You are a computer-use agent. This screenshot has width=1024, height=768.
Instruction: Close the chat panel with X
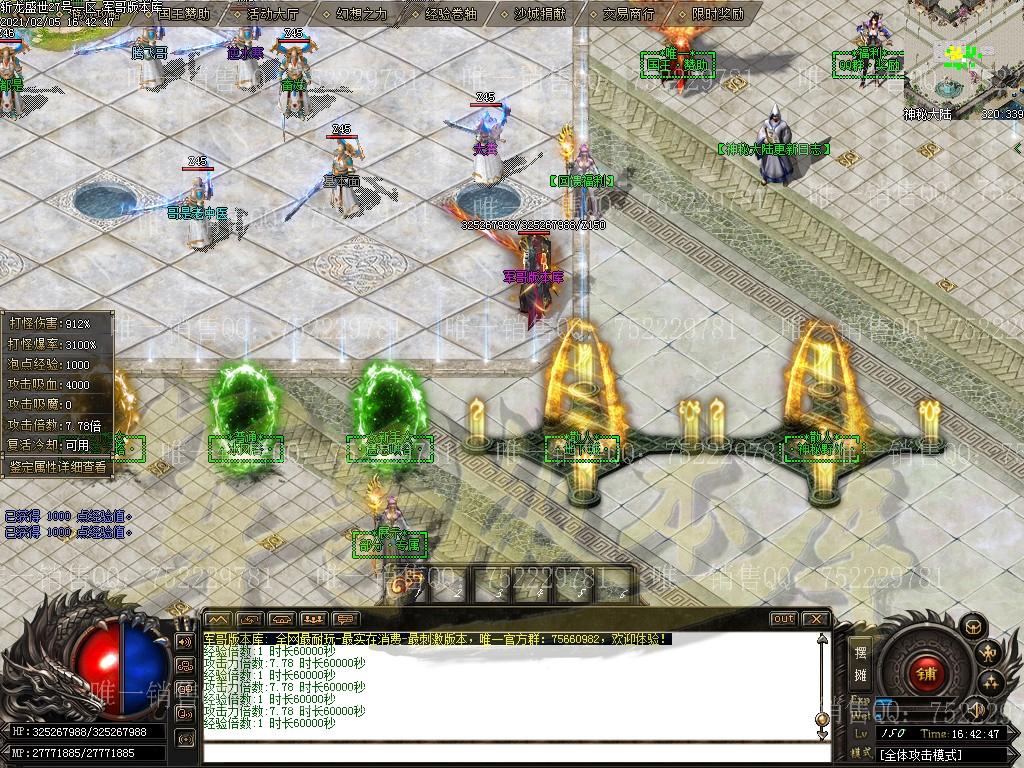(815, 619)
